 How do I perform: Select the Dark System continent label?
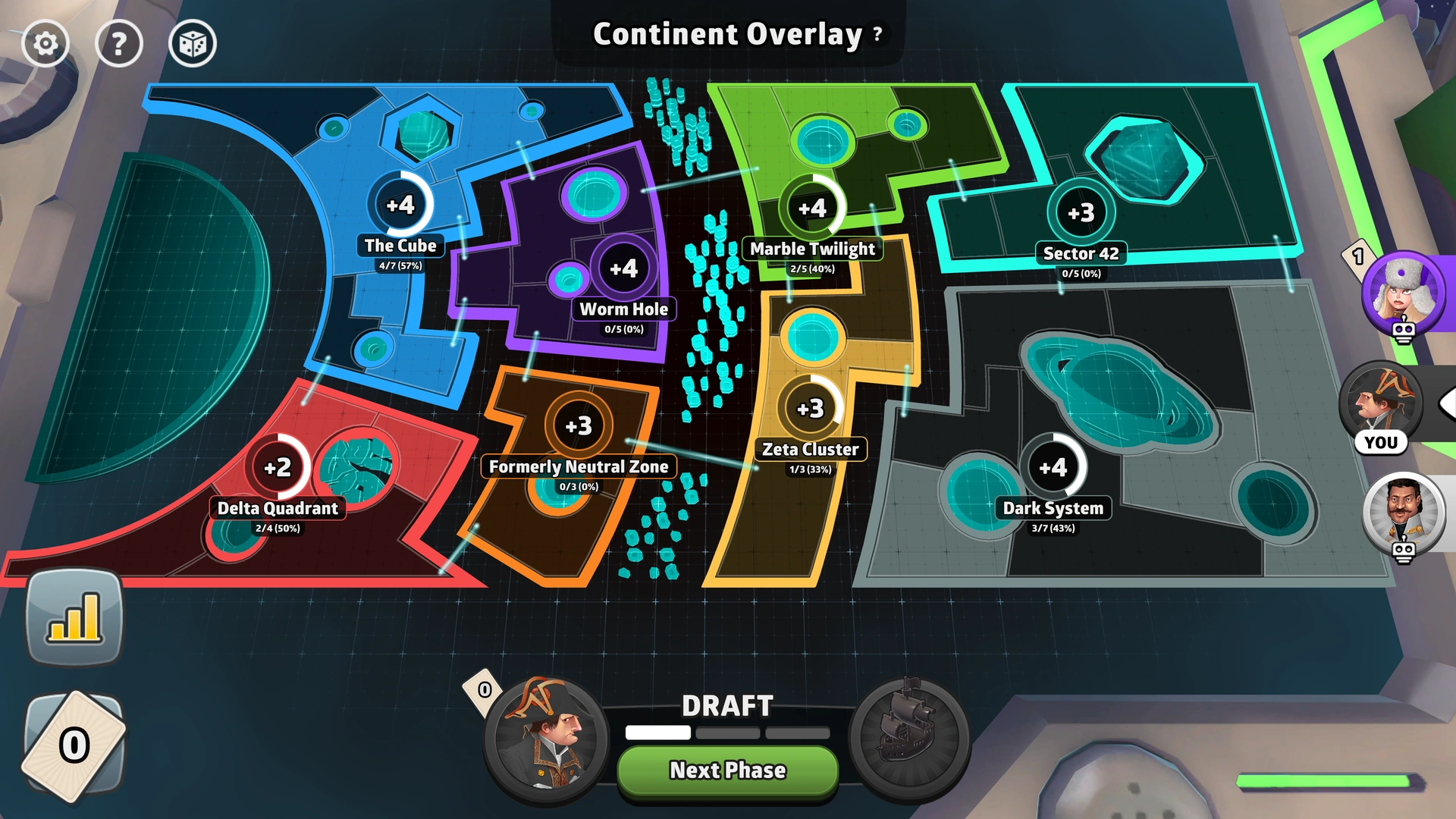[1055, 508]
